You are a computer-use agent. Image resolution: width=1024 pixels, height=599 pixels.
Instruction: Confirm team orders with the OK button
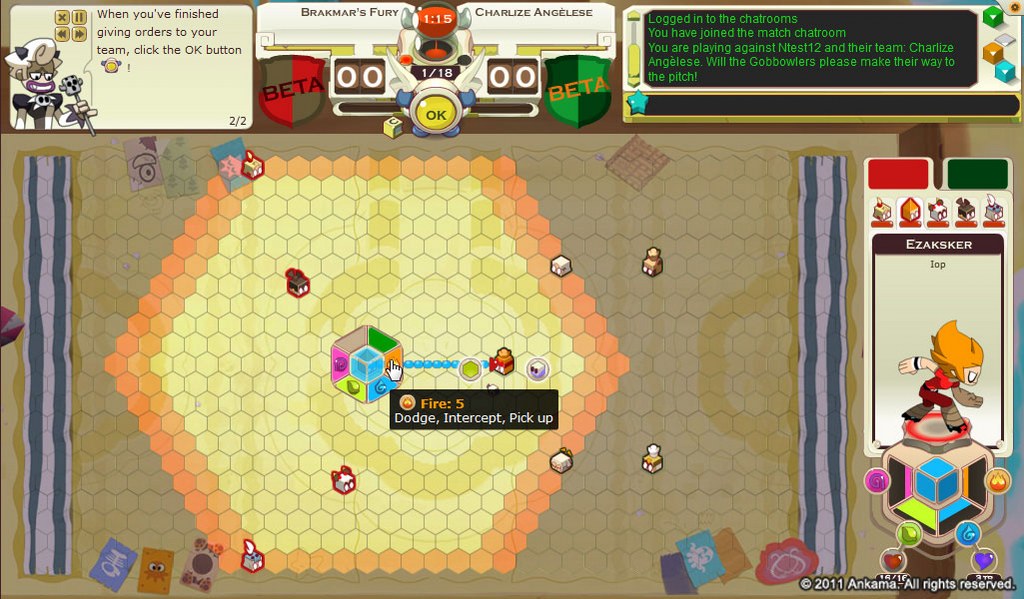pyautogui.click(x=435, y=115)
